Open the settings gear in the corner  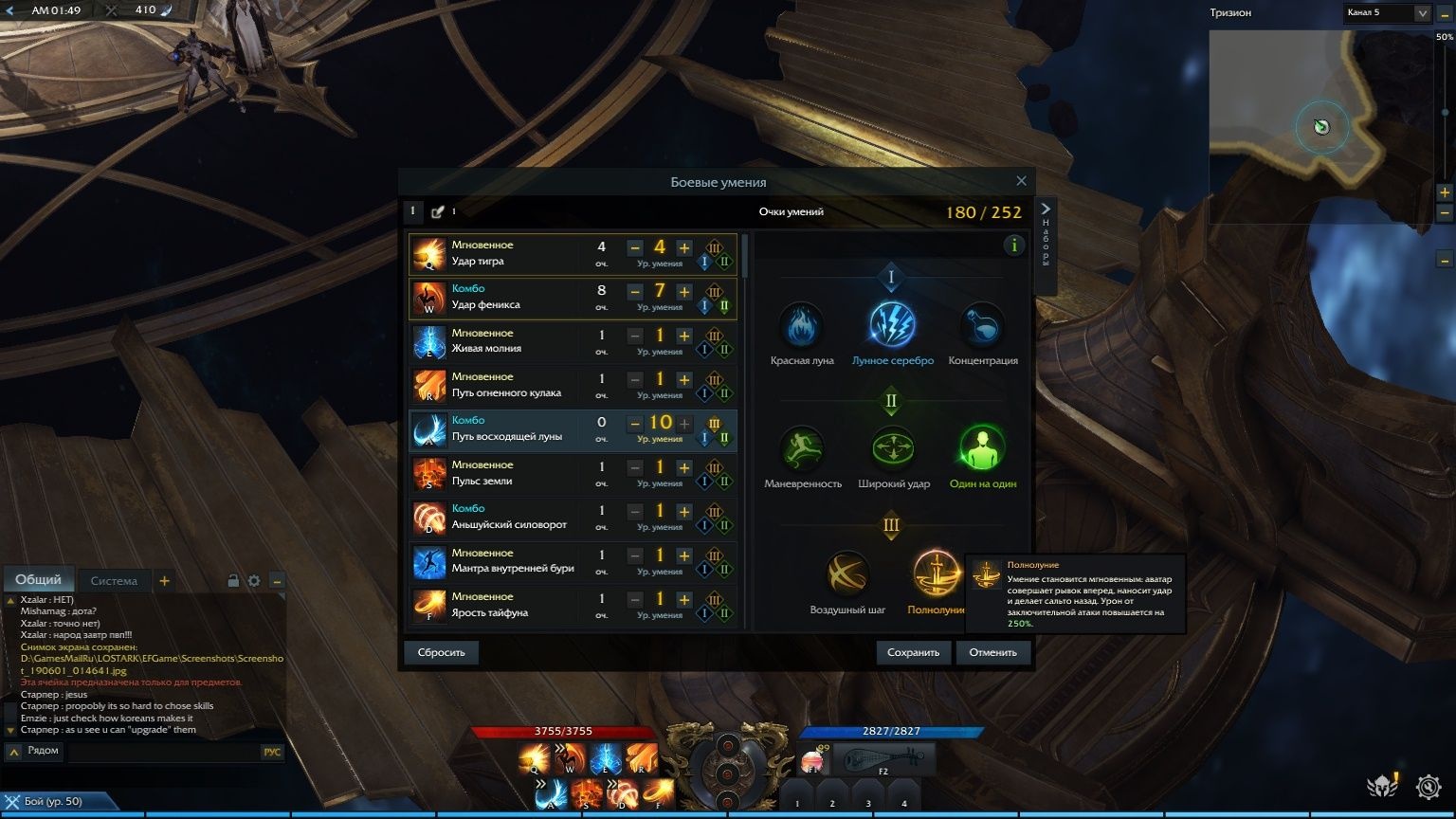point(1428,786)
